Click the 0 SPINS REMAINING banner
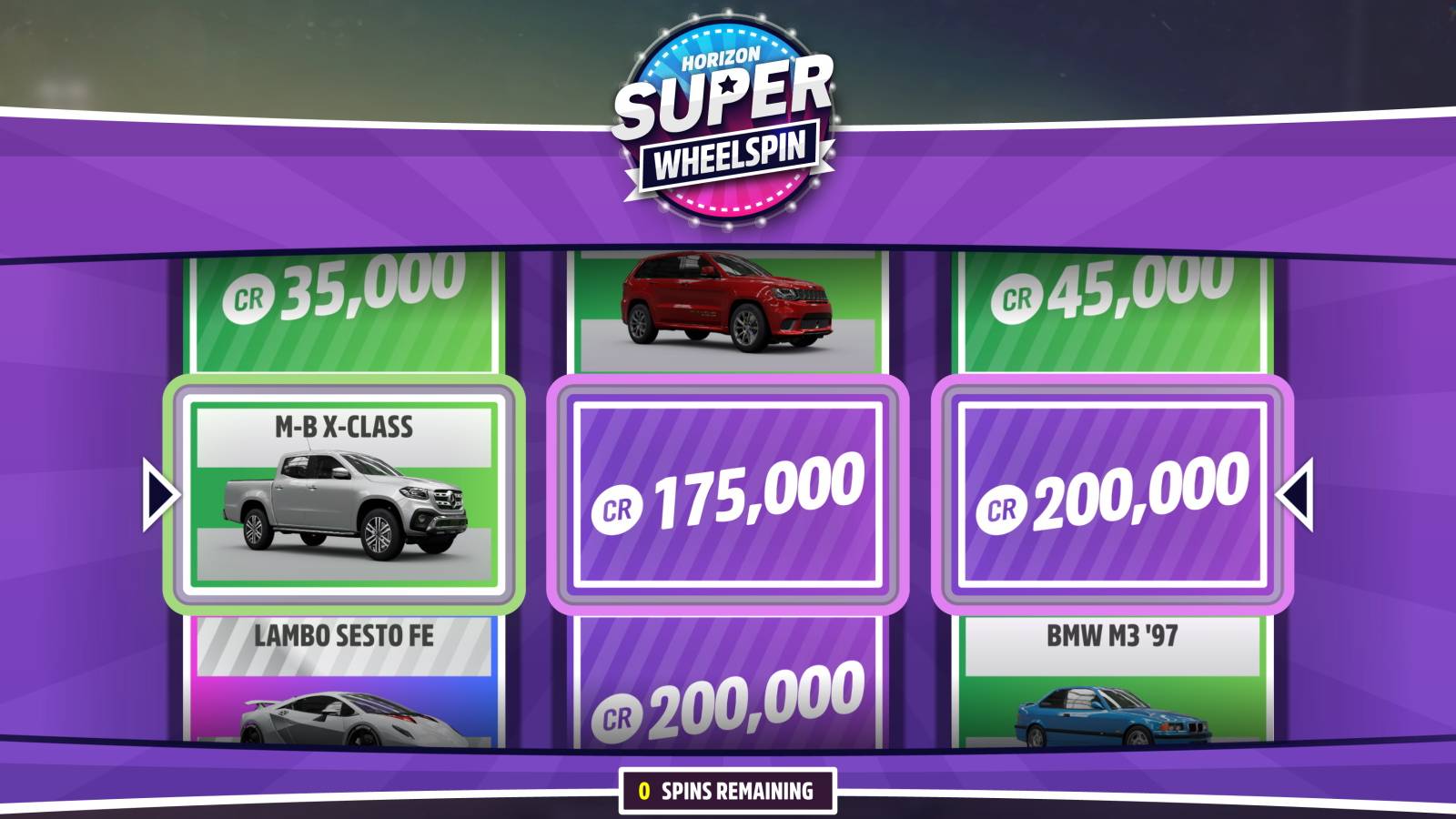This screenshot has width=1456, height=819. pos(728,791)
